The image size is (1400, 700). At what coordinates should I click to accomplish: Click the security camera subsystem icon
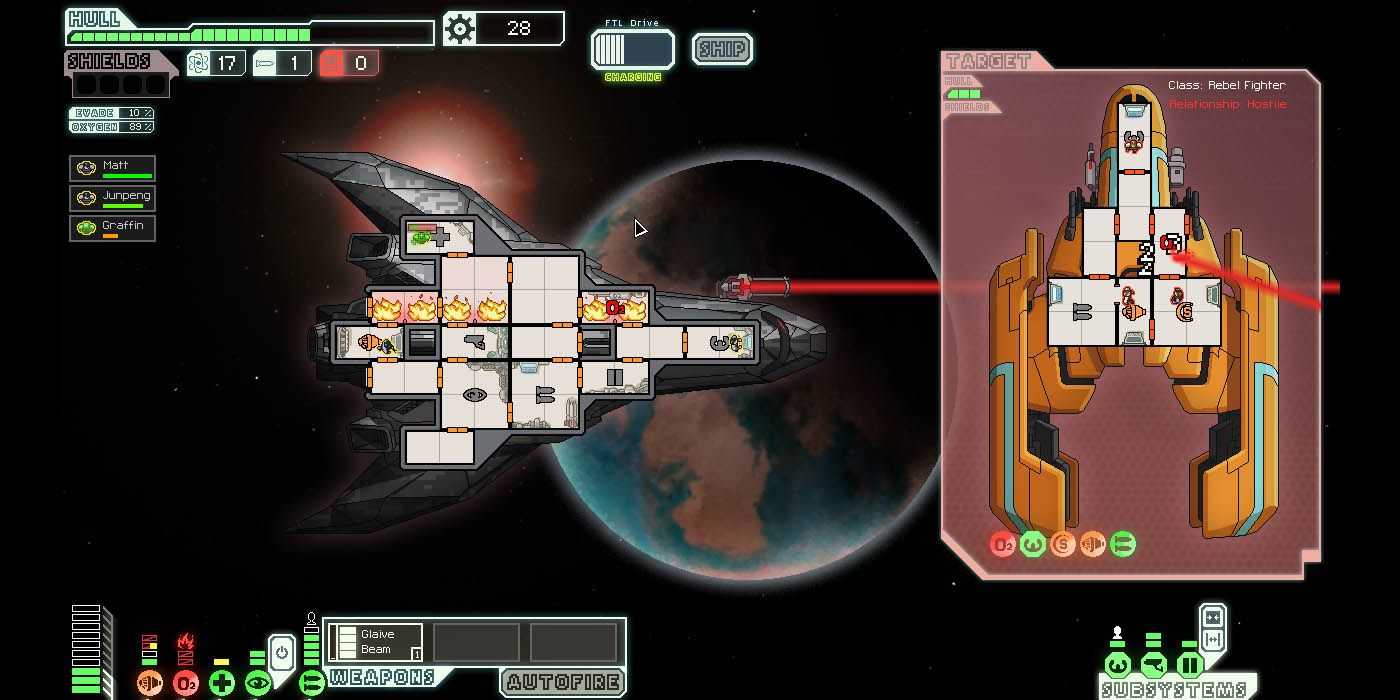pyautogui.click(x=1153, y=665)
